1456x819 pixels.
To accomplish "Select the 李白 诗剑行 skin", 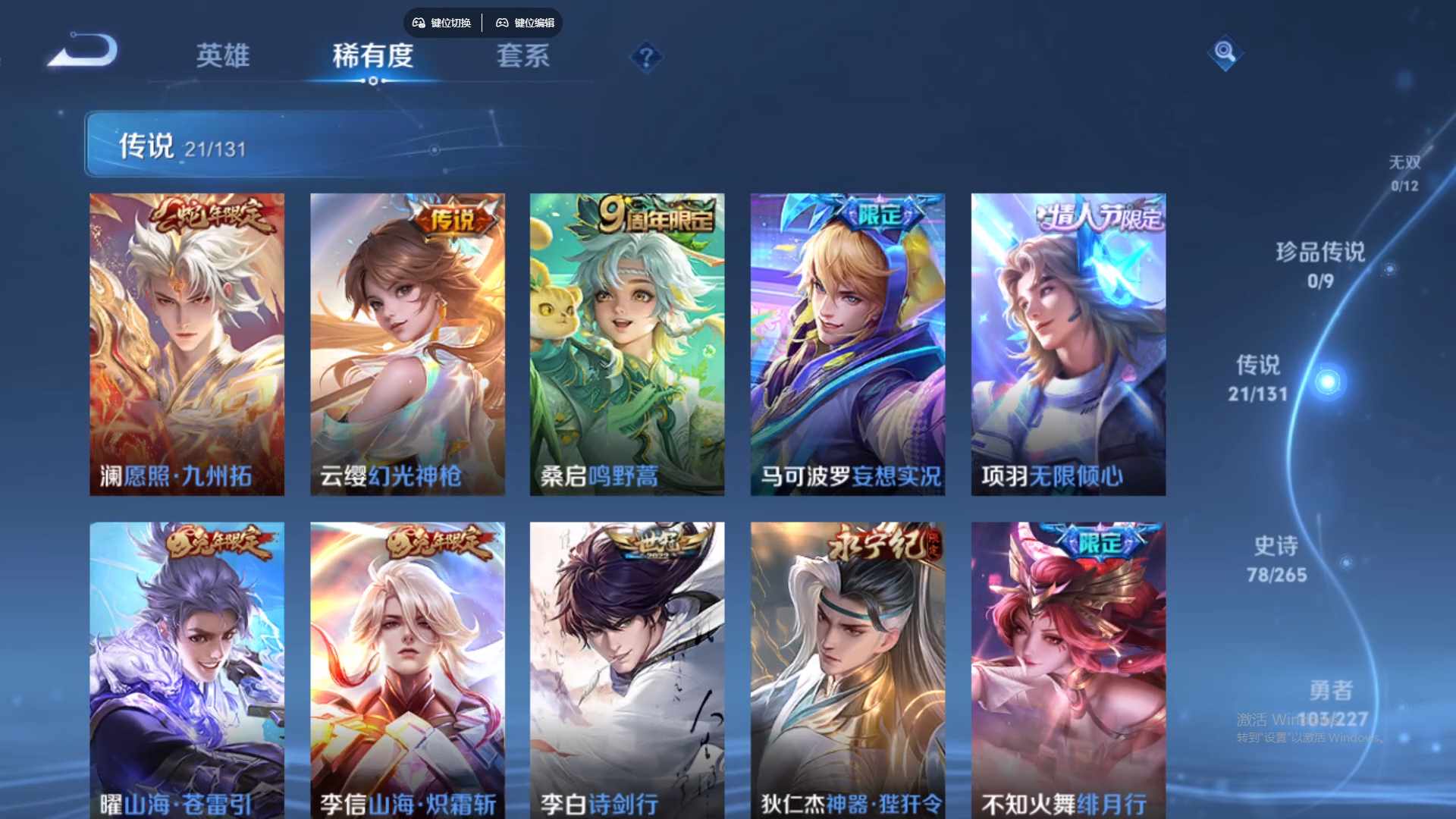I will pos(627,667).
